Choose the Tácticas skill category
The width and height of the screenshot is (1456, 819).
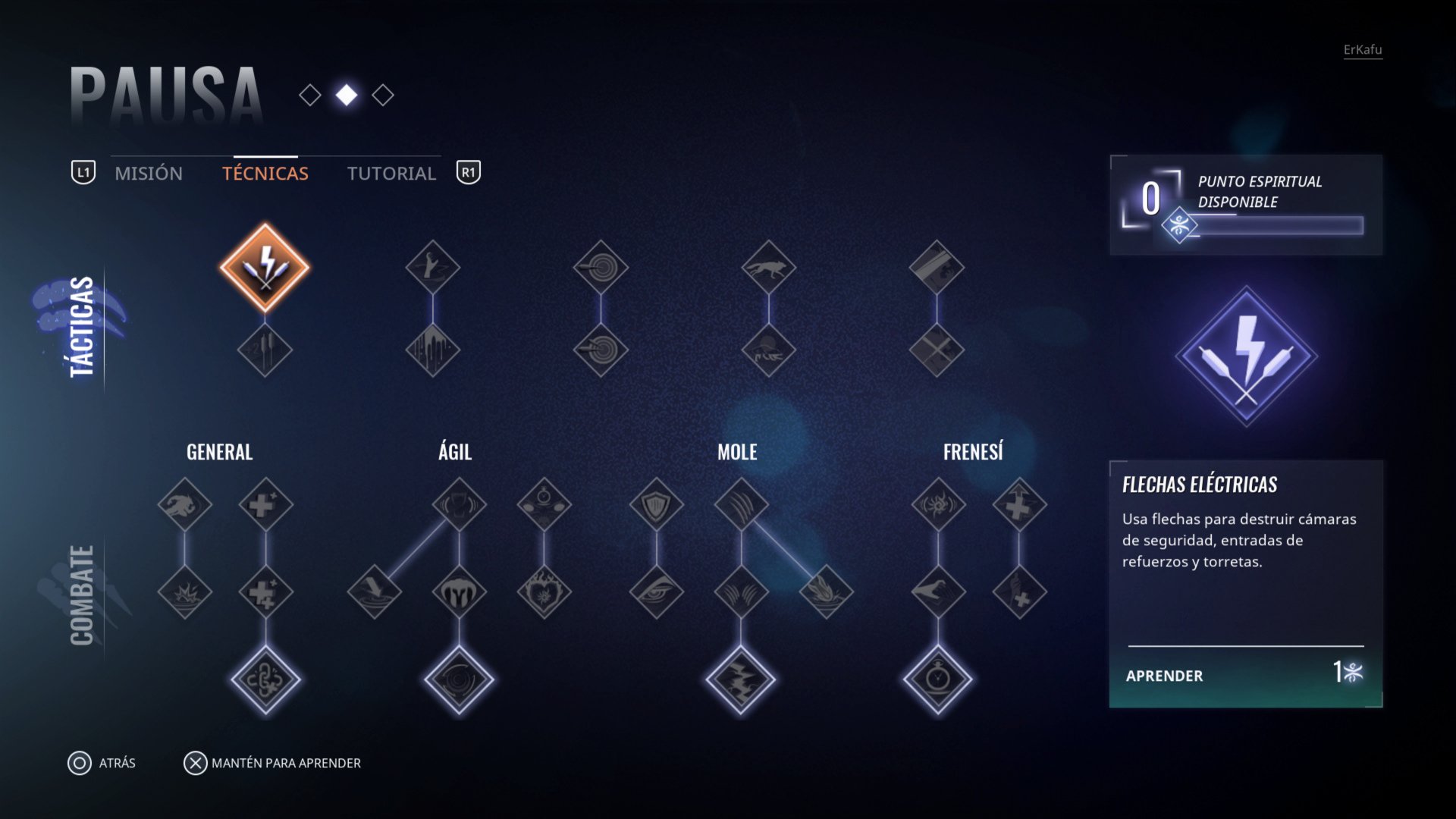point(81,326)
